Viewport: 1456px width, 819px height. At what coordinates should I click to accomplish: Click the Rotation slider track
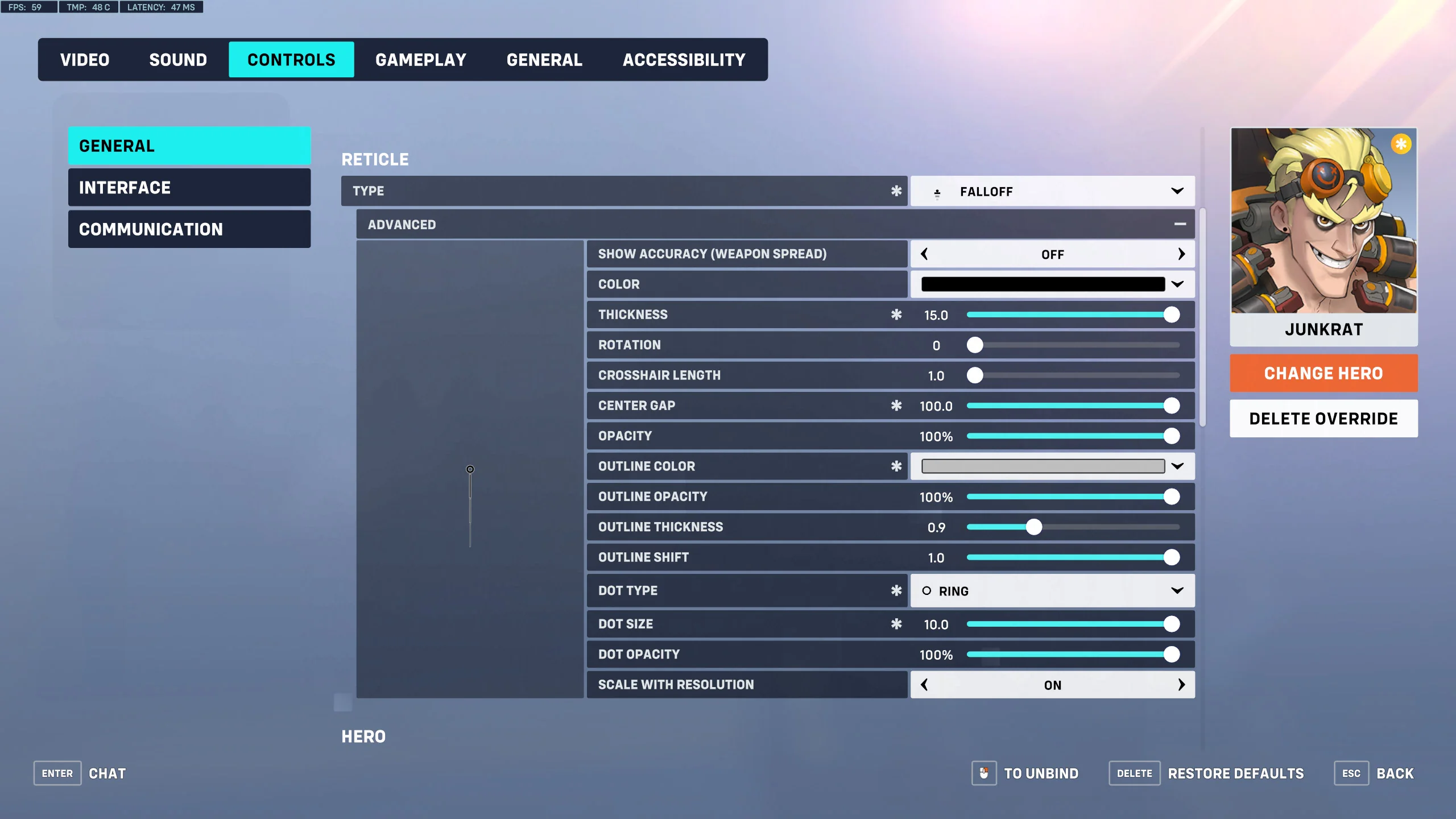pos(1075,345)
